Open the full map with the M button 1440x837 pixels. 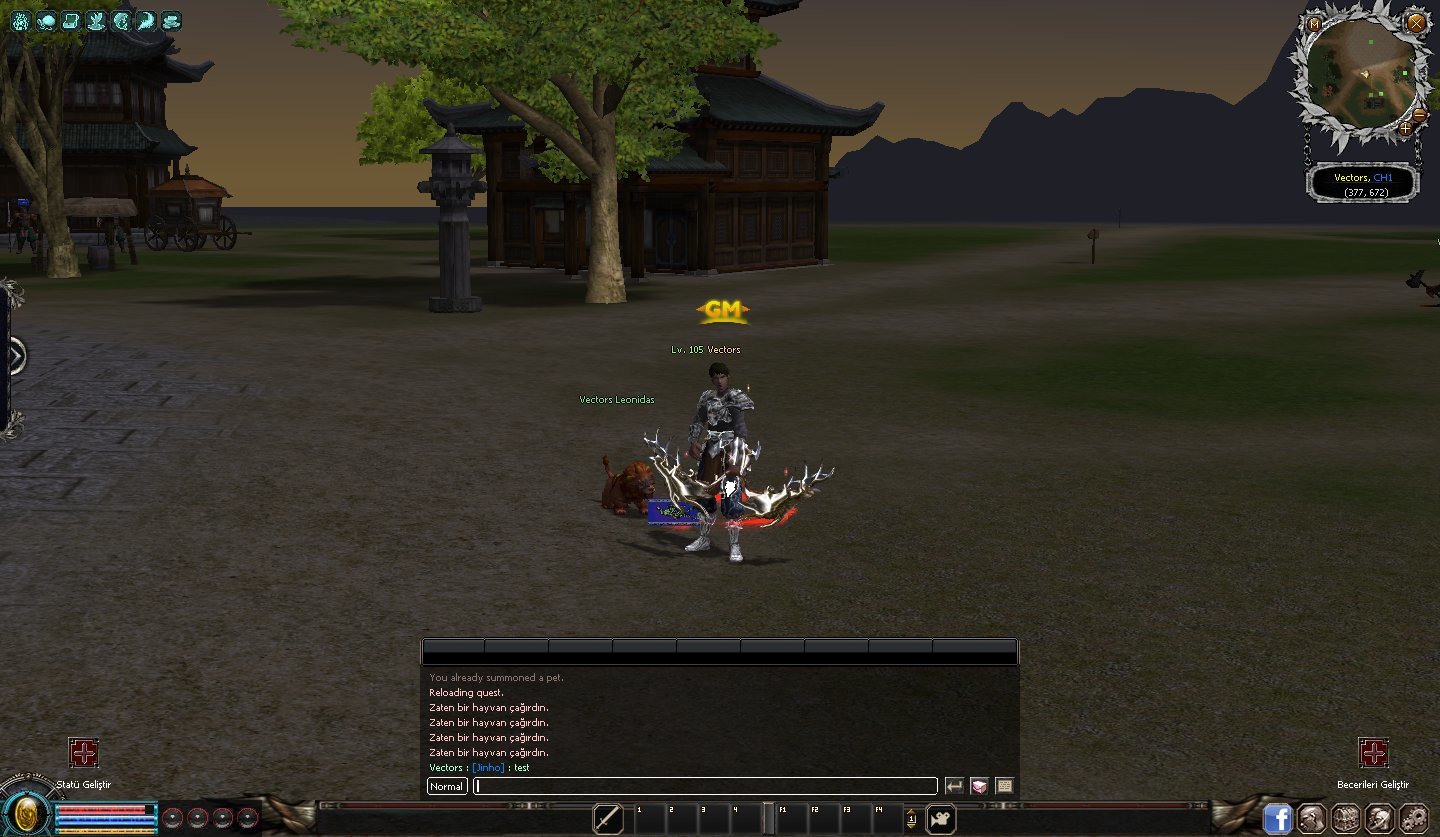(1314, 24)
